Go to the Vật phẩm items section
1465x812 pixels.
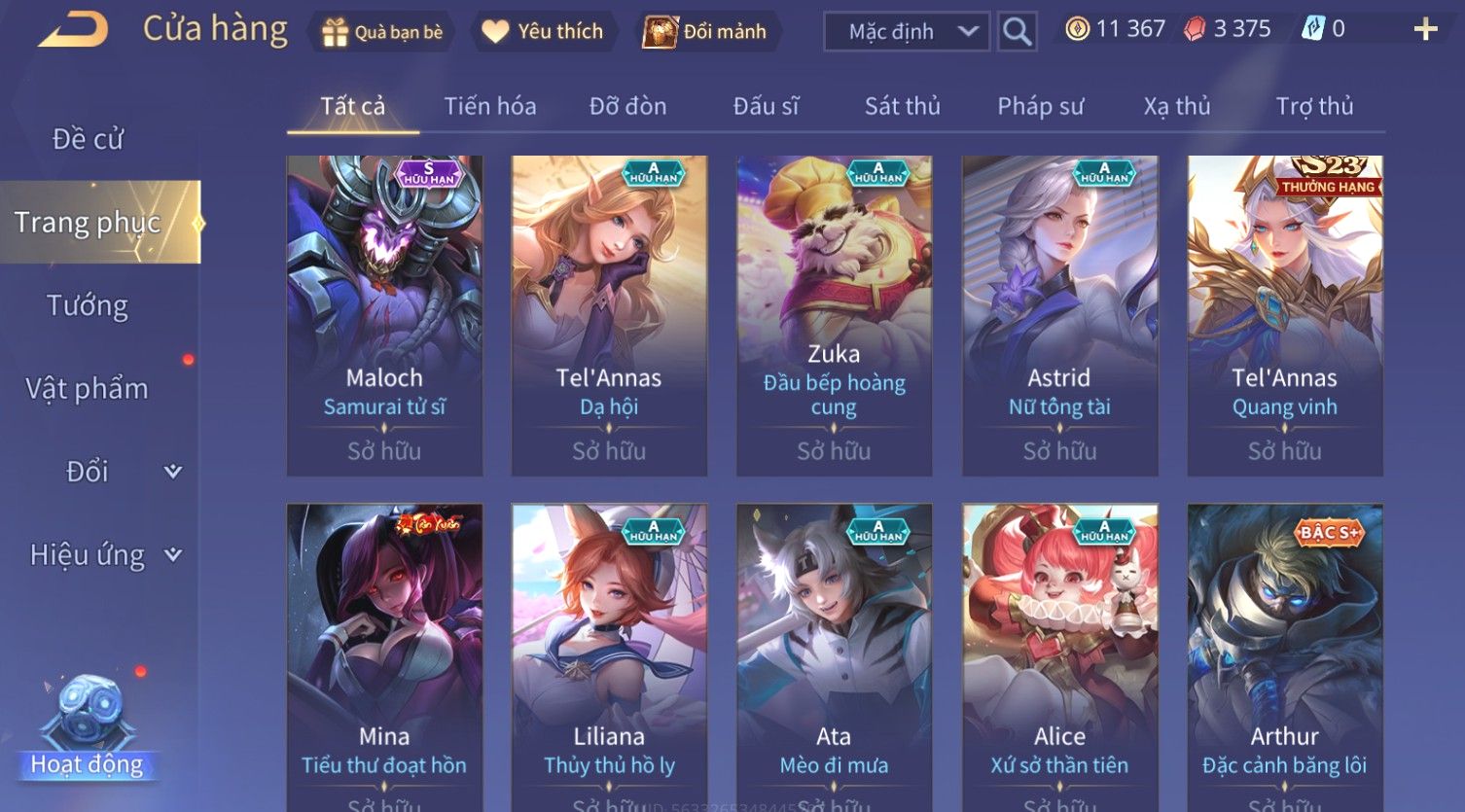88,389
